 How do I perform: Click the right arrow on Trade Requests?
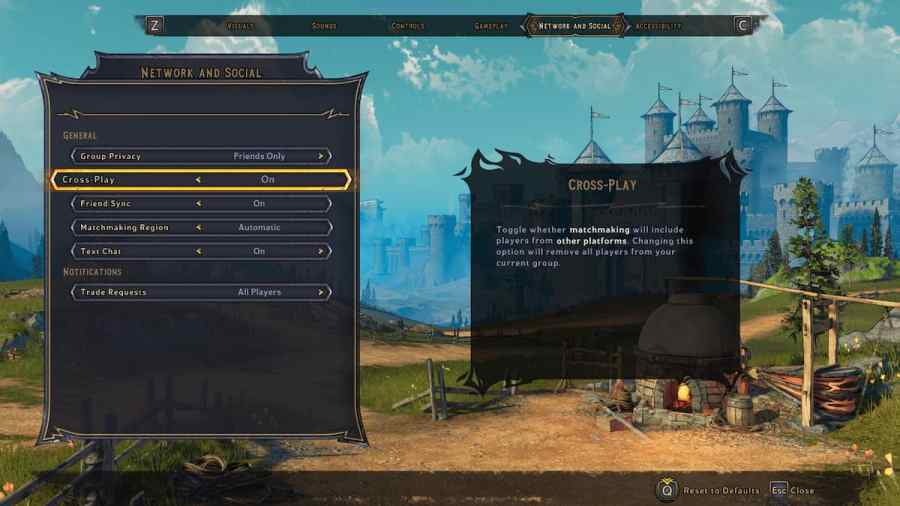tap(321, 292)
